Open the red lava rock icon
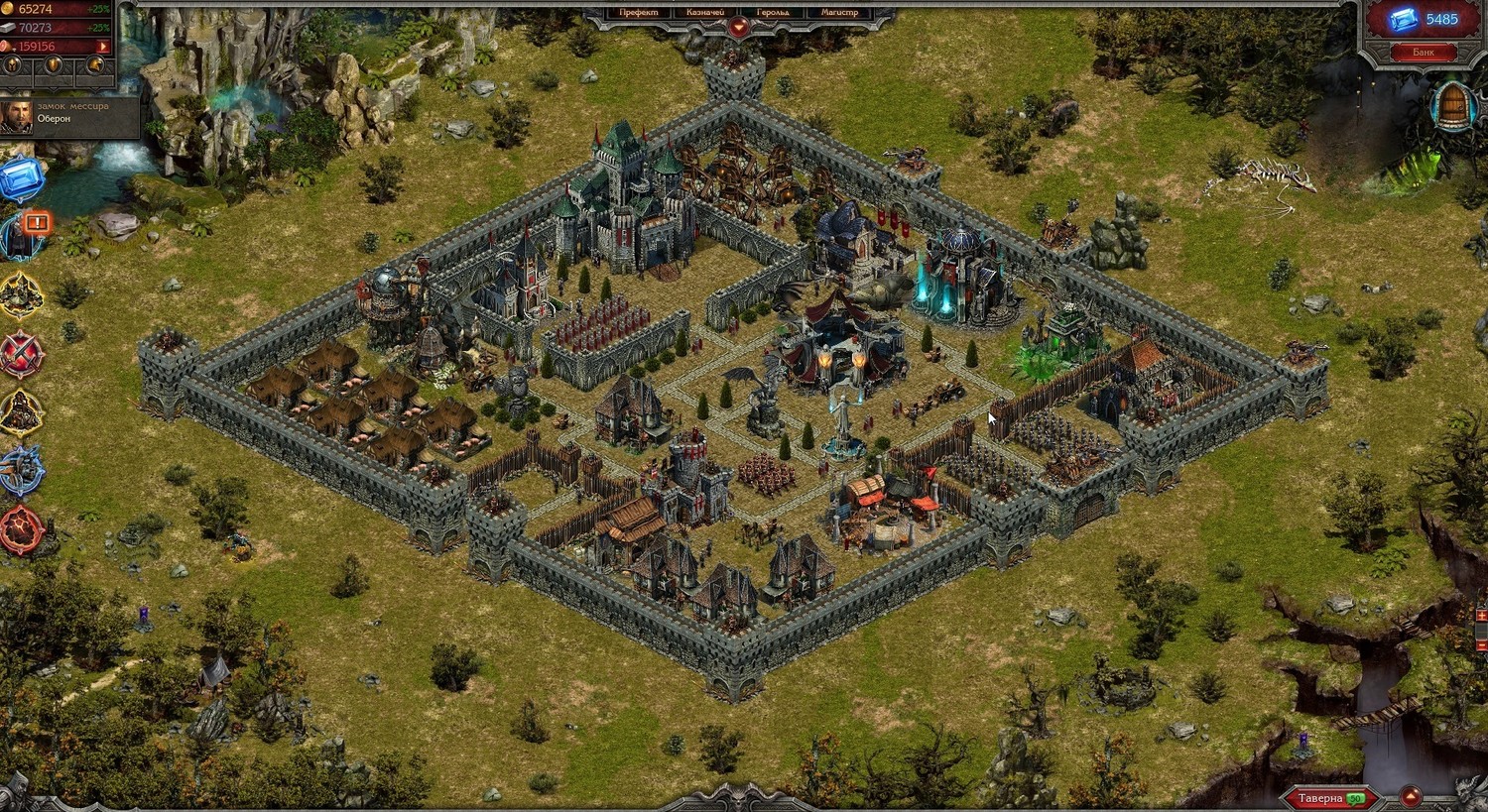 click(x=20, y=528)
